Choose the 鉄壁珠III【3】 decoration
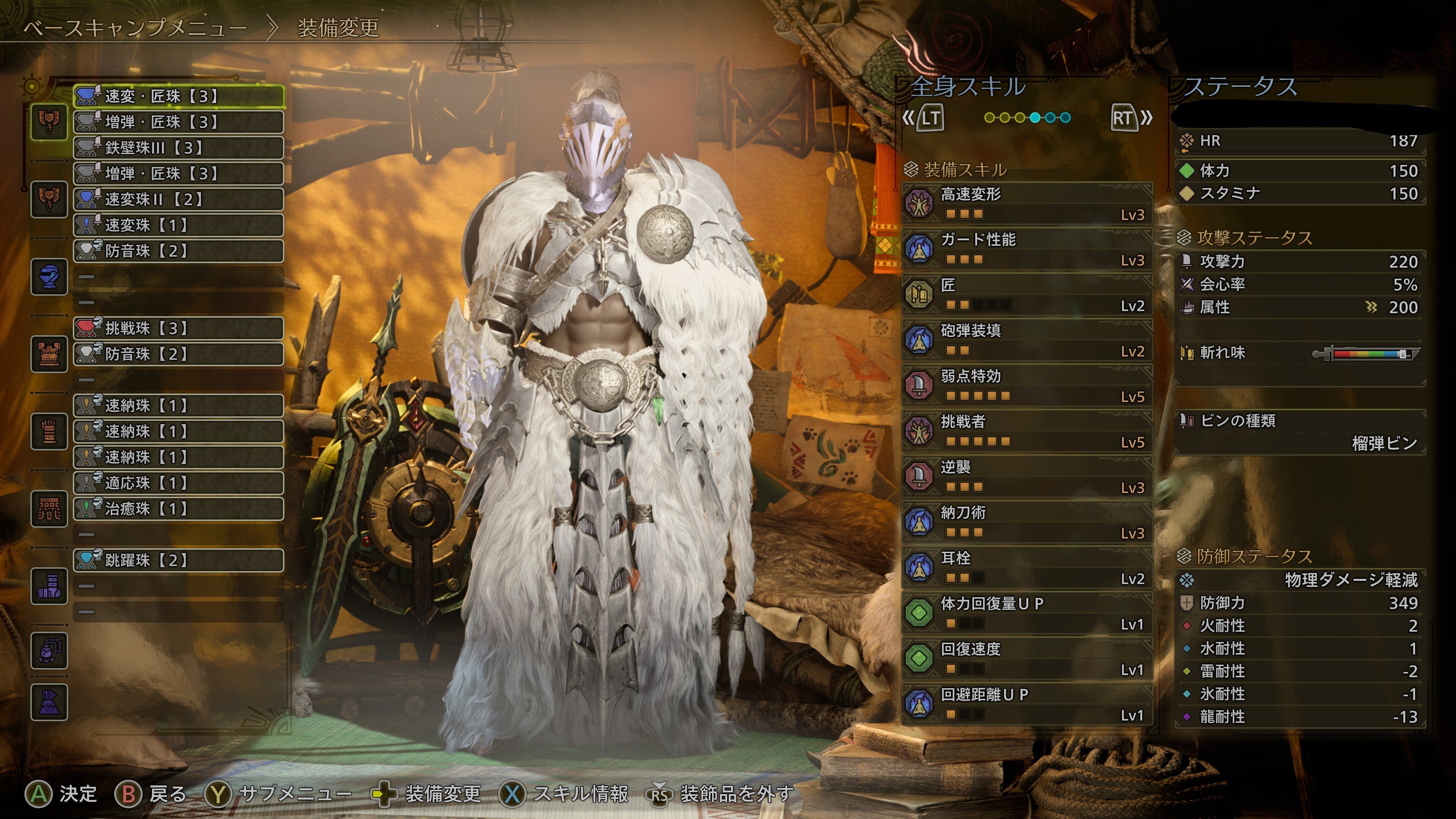This screenshot has width=1456, height=819. tap(179, 147)
